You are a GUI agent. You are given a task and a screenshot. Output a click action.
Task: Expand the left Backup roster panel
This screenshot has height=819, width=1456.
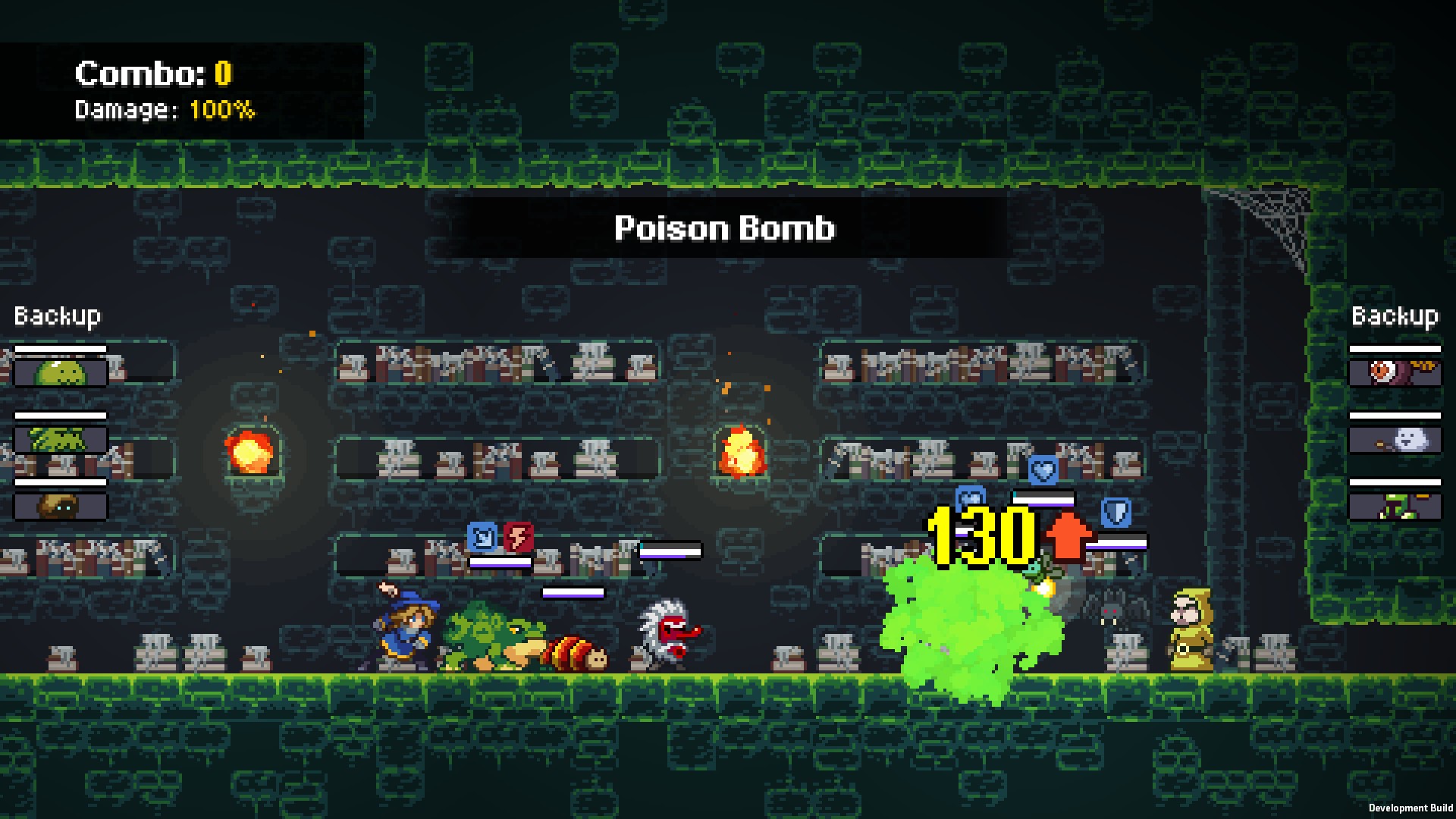(x=57, y=316)
